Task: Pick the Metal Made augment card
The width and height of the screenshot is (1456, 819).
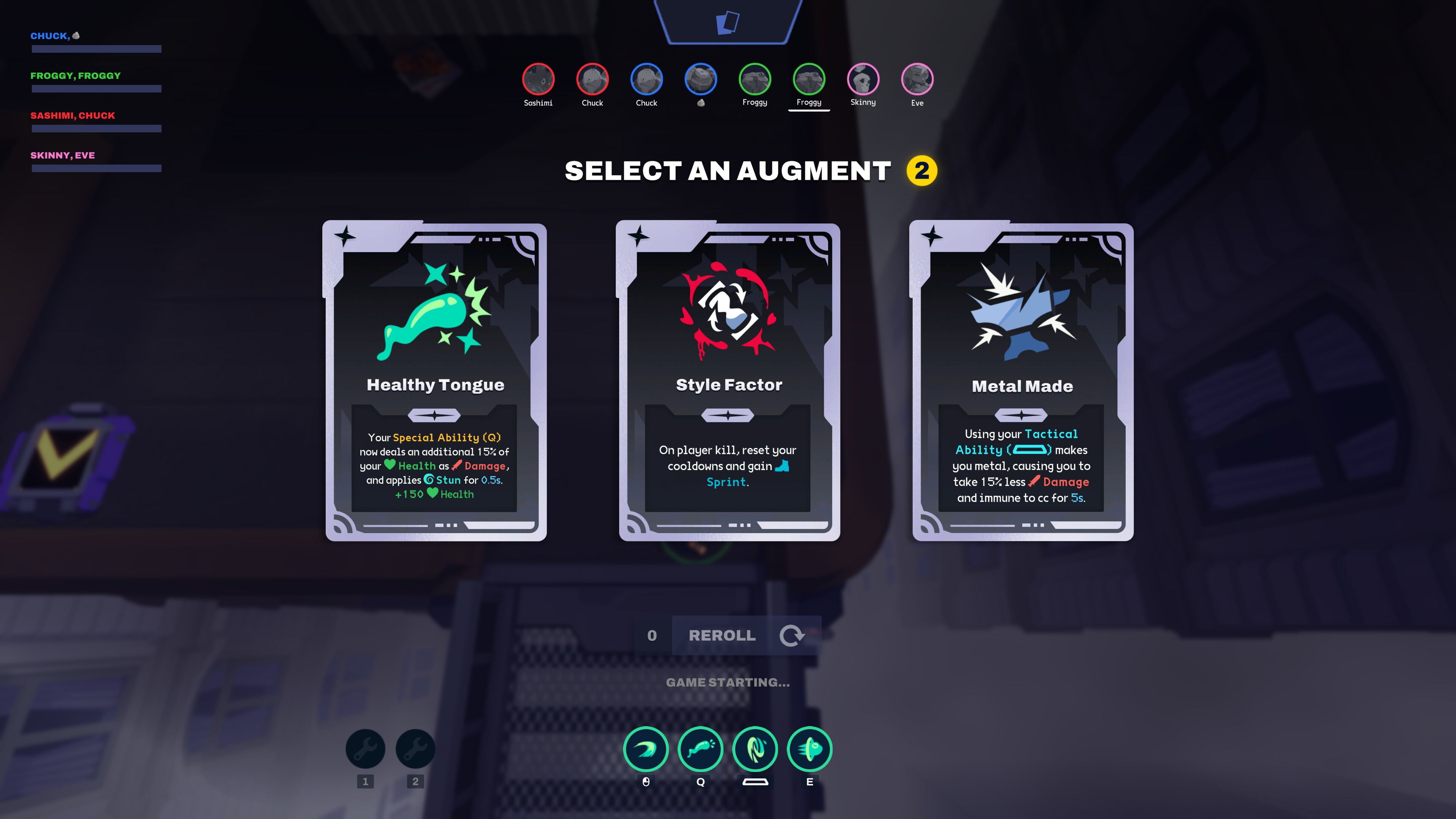Action: click(x=1022, y=381)
